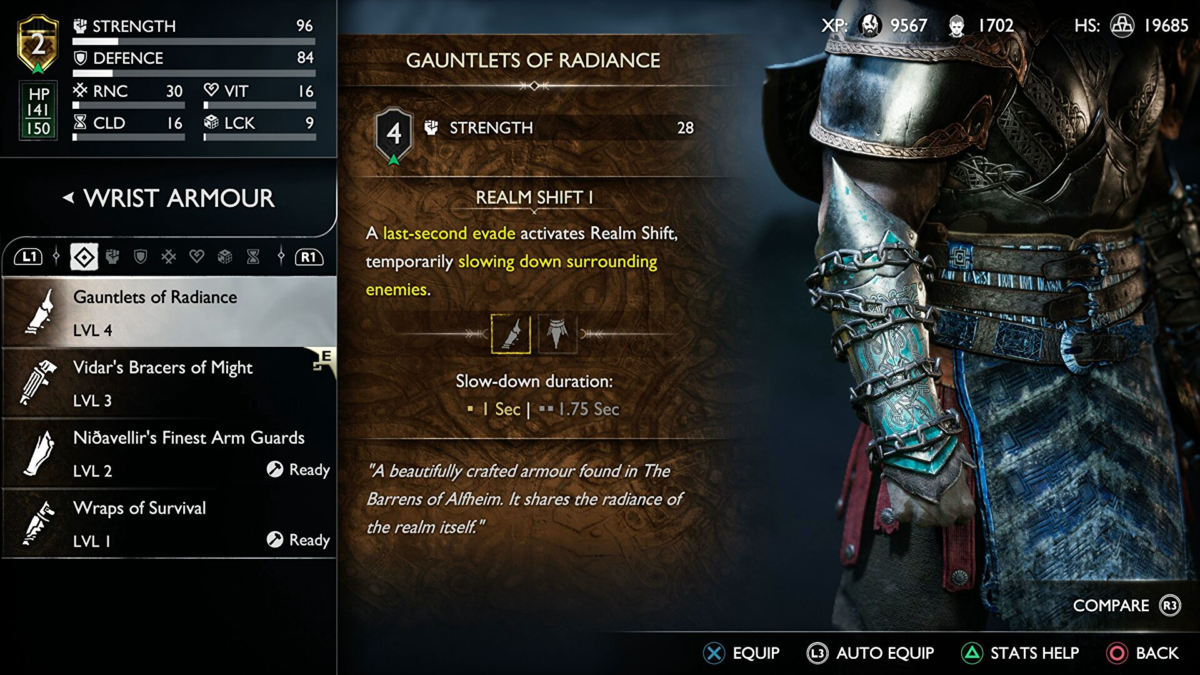
Task: Select Niðavellir's Finest Arm Guards
Action: pyautogui.click(x=168, y=453)
